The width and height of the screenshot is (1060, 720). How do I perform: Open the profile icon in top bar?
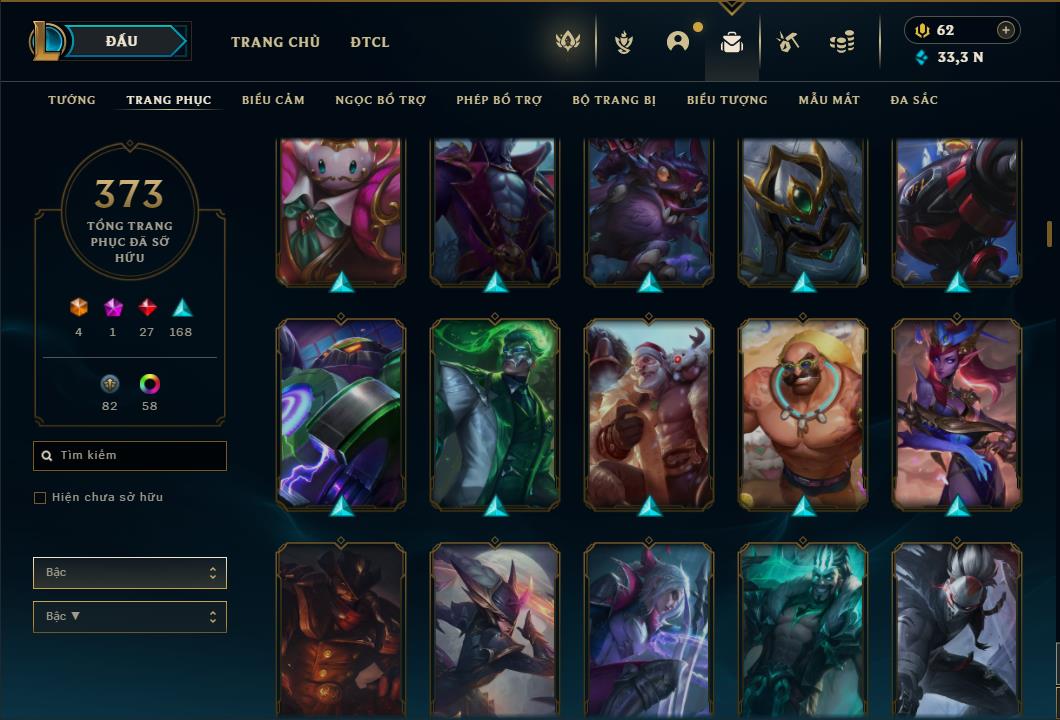coord(678,42)
